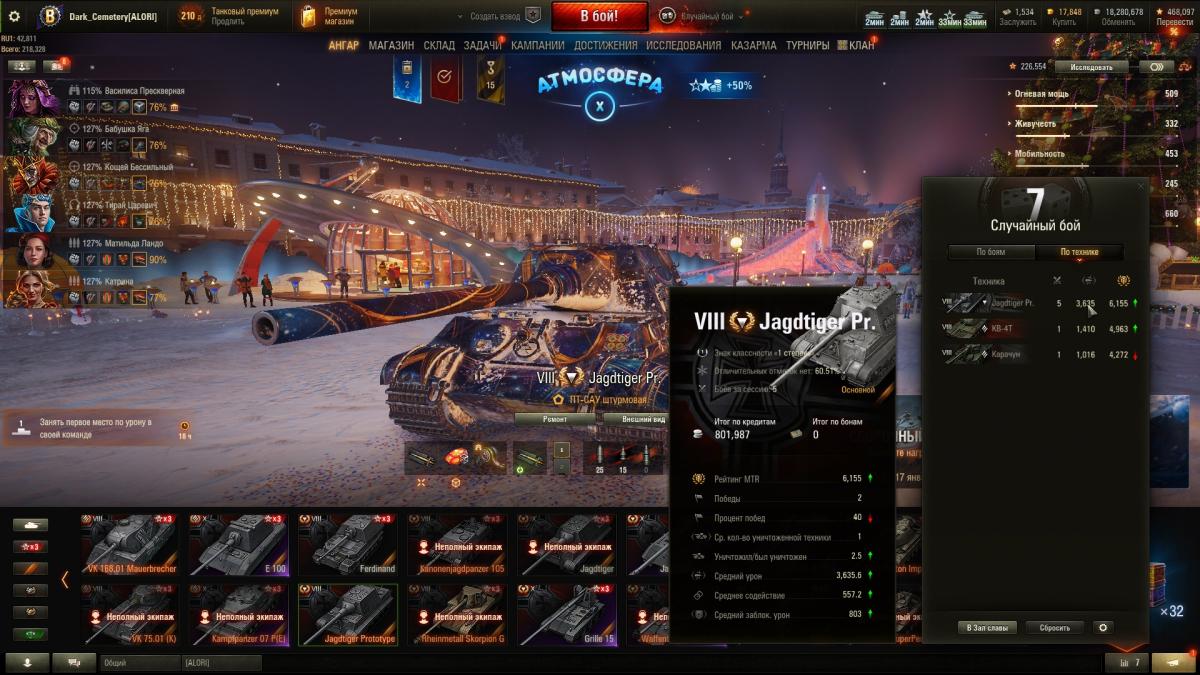The width and height of the screenshot is (1200, 675).
Task: Select the E 100 tank in the carousel
Action: click(x=239, y=545)
